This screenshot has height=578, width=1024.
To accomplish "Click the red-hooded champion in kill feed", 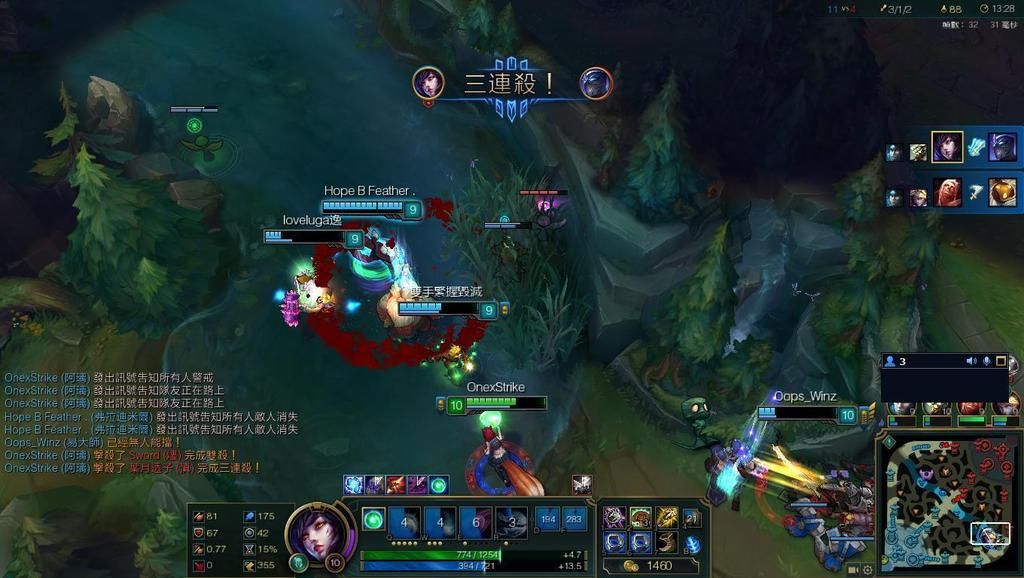I will (x=947, y=192).
